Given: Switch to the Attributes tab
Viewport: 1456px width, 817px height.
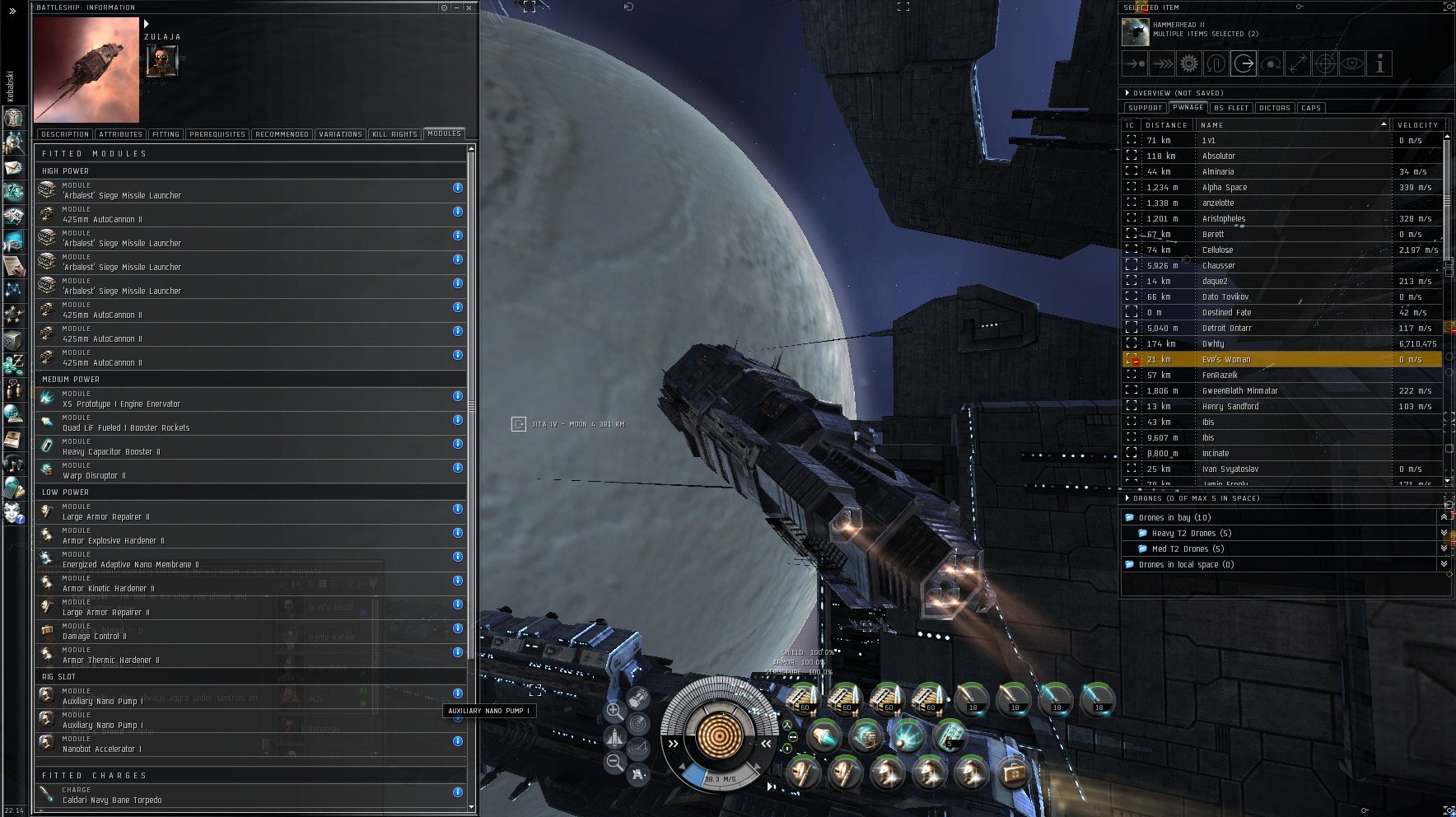Looking at the screenshot, I should click(120, 134).
